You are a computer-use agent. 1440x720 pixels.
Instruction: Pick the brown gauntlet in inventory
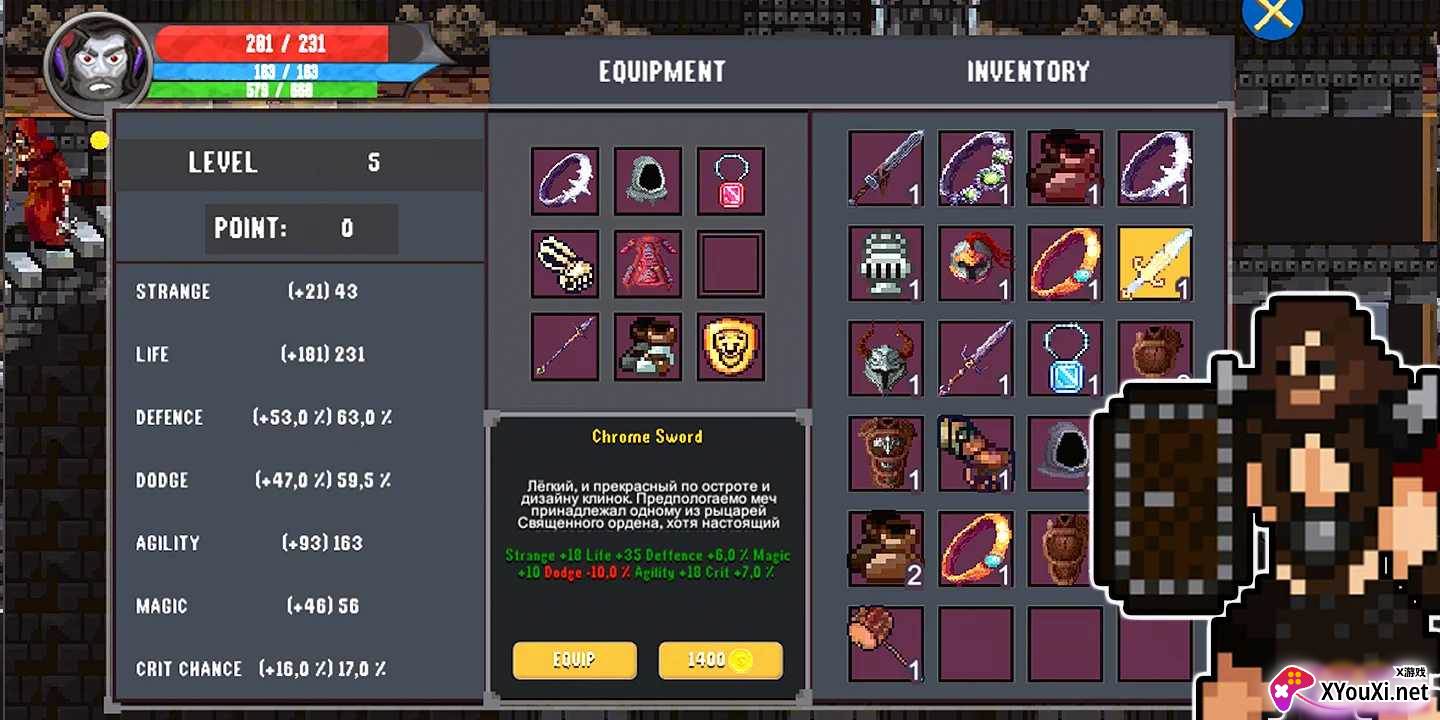(975, 453)
